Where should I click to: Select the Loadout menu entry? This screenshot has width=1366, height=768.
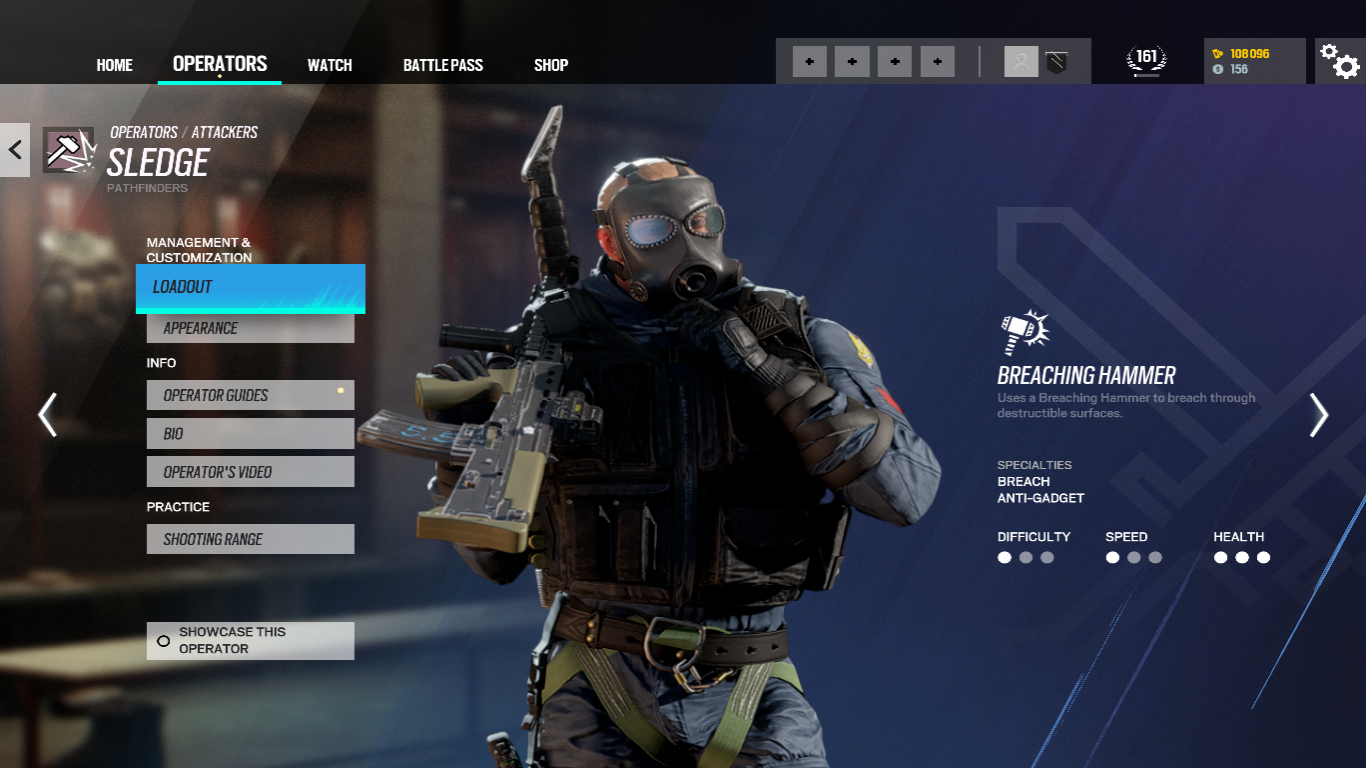pyautogui.click(x=250, y=288)
